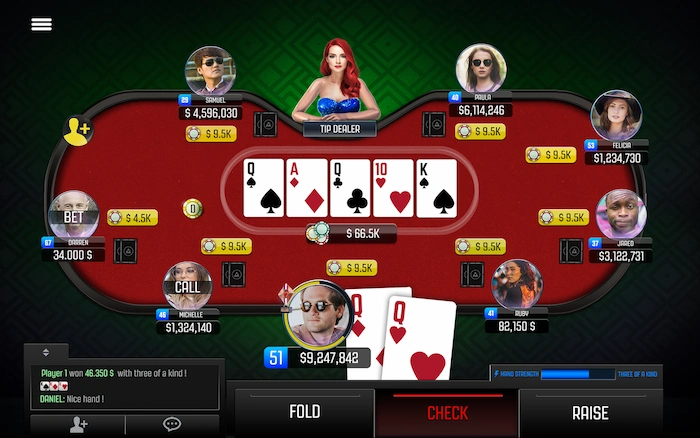The height and width of the screenshot is (438, 700).
Task: Select Paula's player avatar
Action: point(481,68)
